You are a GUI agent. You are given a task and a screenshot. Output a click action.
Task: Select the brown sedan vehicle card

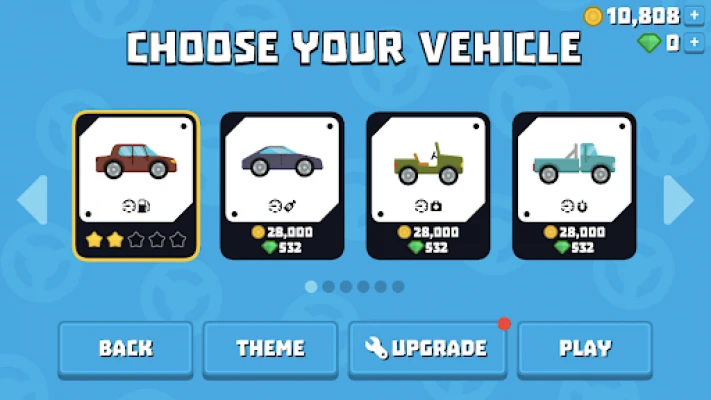pyautogui.click(x=136, y=184)
